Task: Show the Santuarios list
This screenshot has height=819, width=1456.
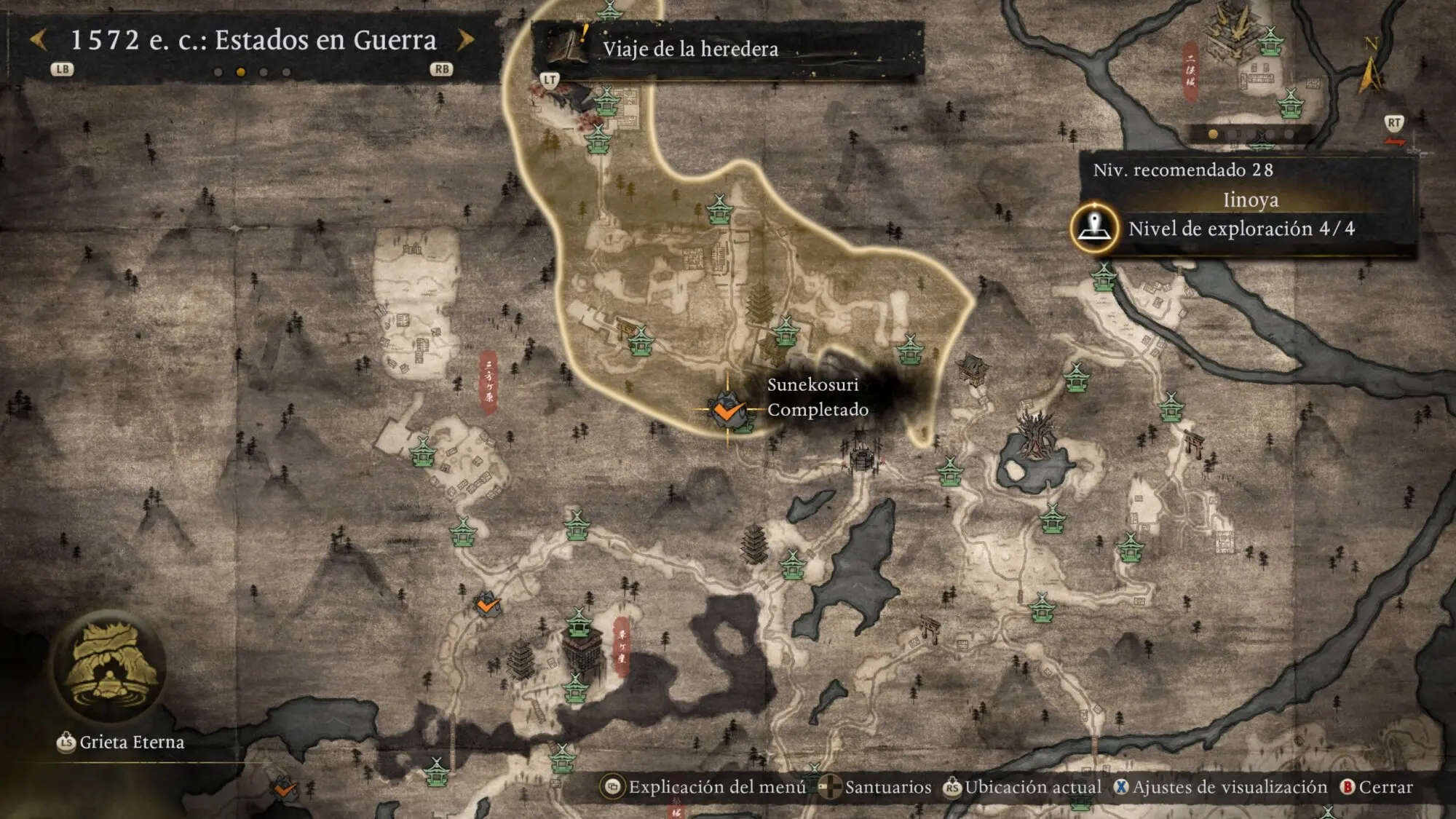Action: (876, 787)
